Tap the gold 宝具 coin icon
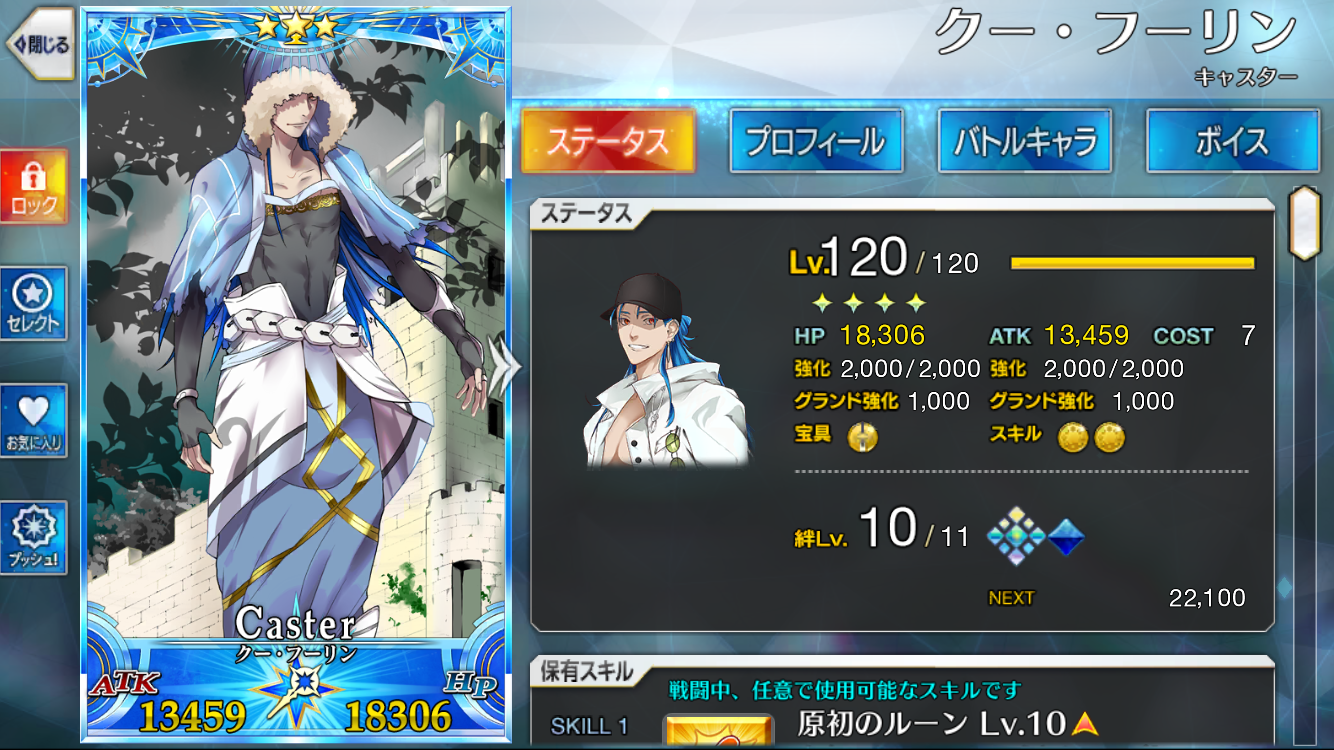 click(x=862, y=437)
